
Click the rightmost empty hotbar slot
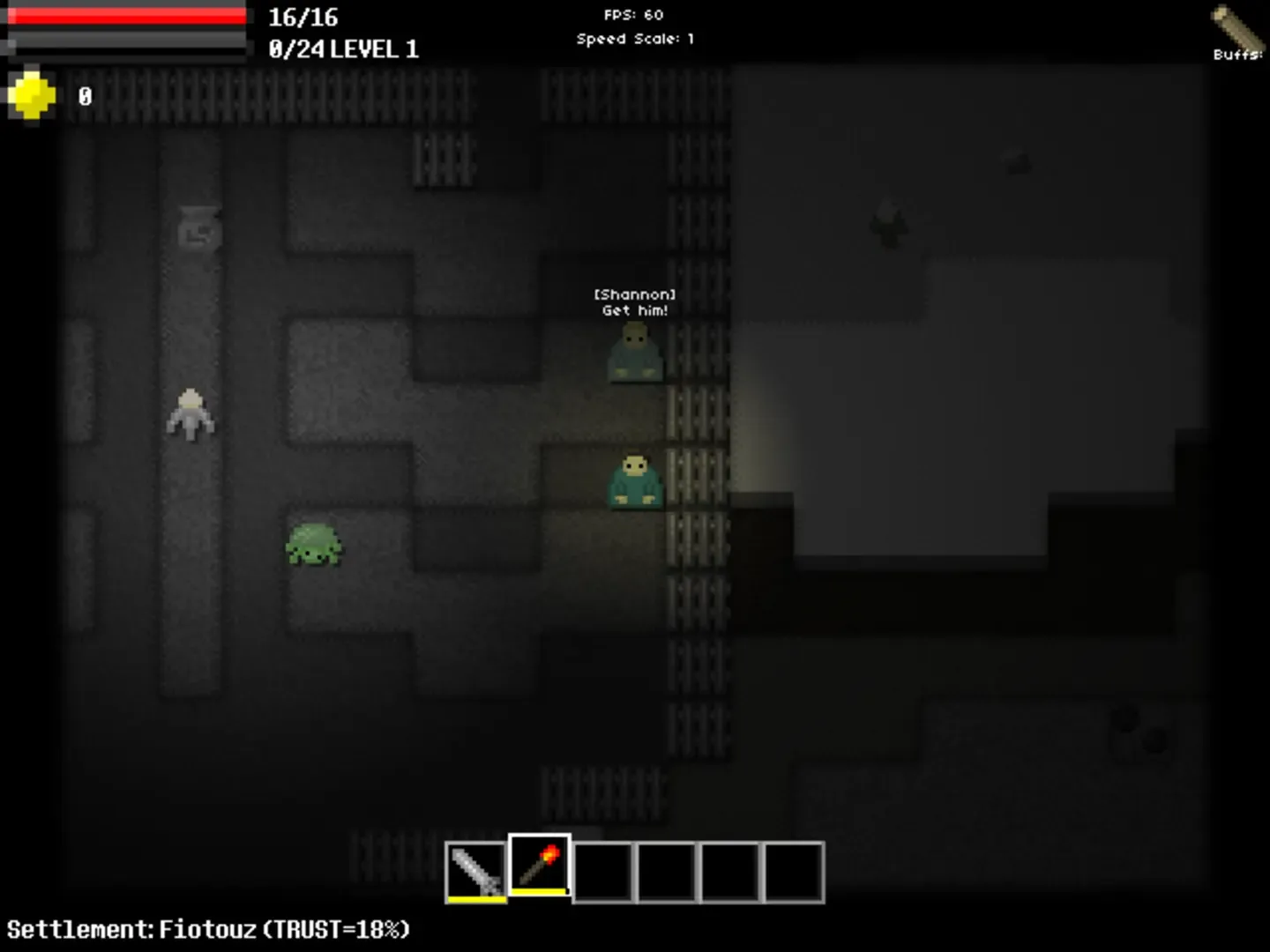tap(792, 870)
